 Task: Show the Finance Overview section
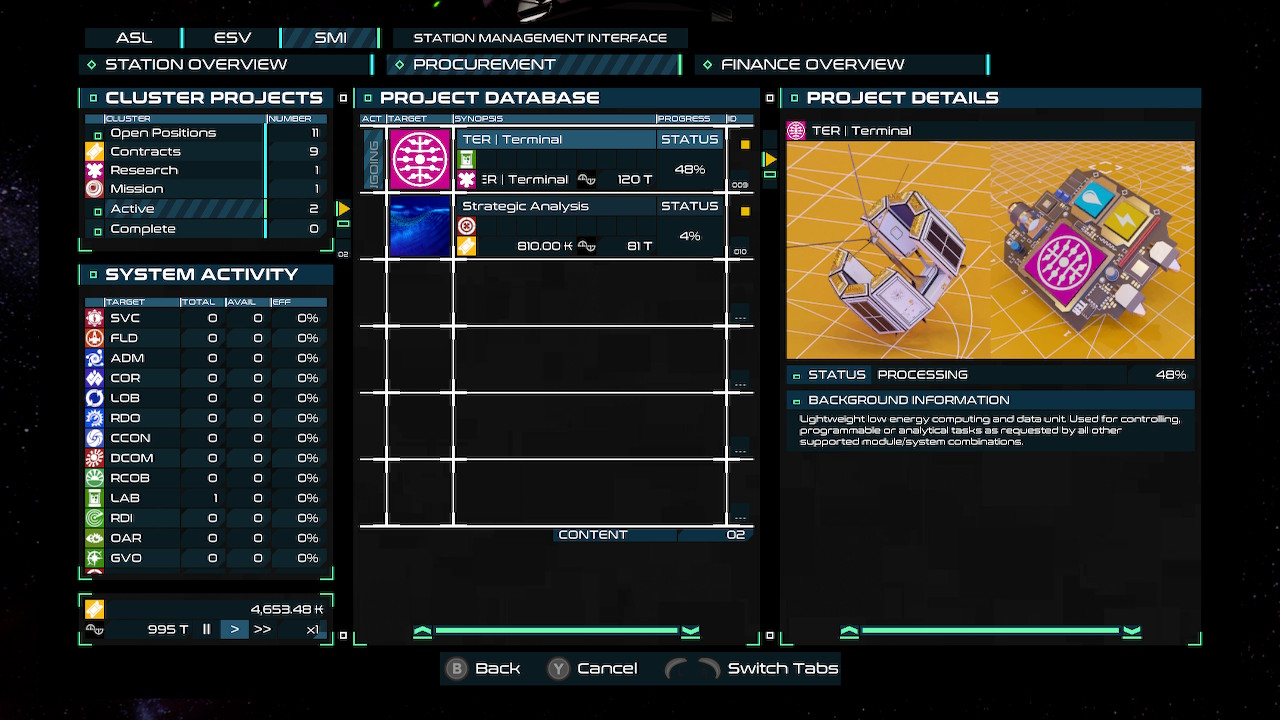click(x=812, y=64)
